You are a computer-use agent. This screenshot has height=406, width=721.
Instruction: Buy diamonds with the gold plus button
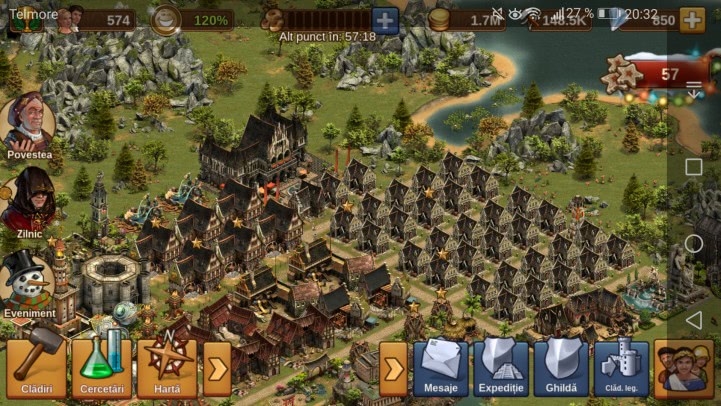click(x=691, y=19)
